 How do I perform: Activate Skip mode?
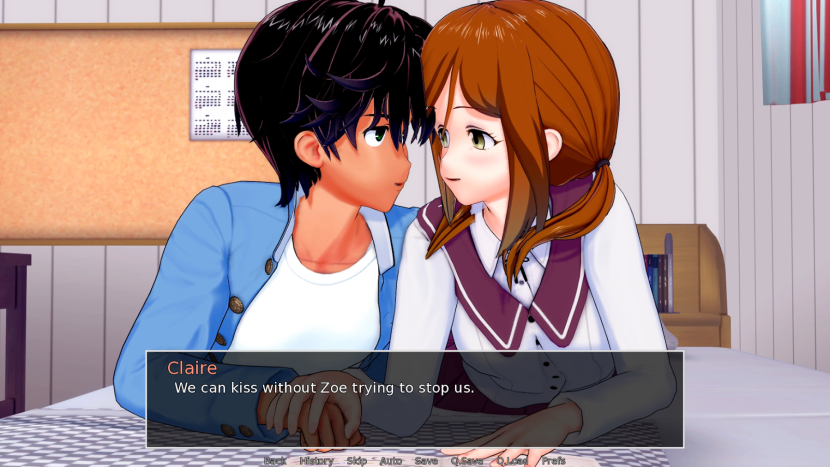coord(356,461)
